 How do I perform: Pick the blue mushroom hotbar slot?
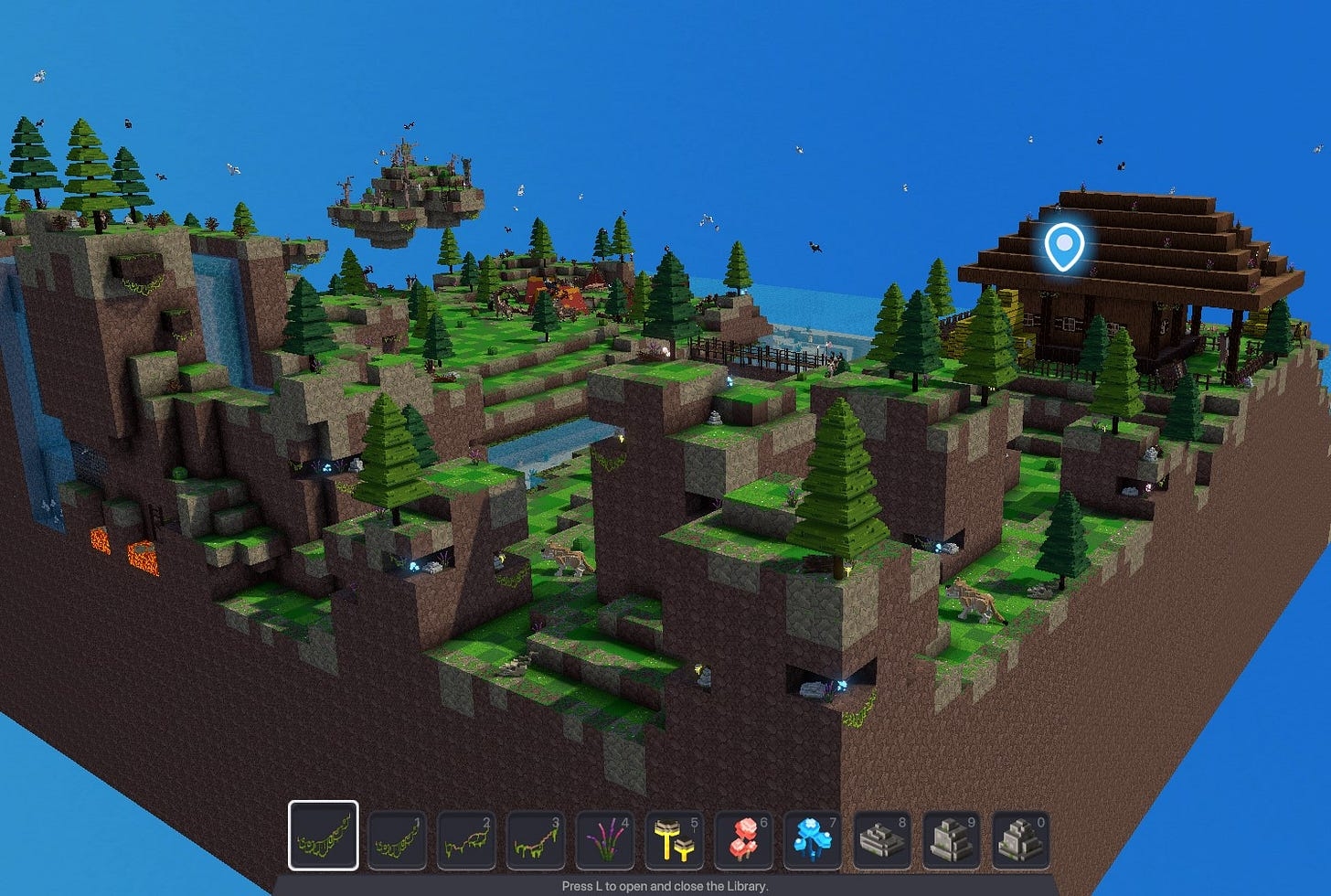815,839
